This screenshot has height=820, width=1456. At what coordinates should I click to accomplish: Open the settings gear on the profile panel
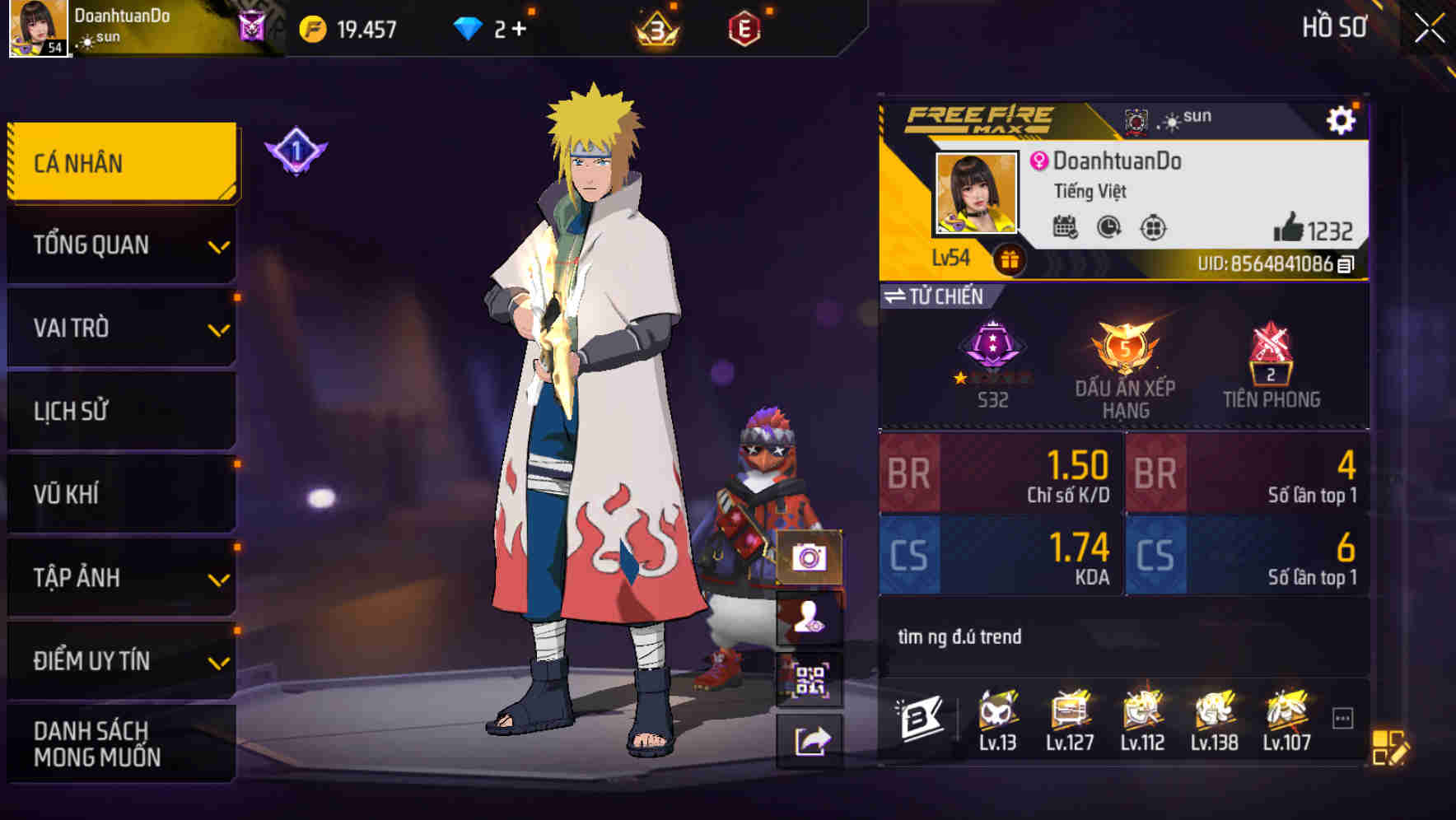click(1344, 119)
